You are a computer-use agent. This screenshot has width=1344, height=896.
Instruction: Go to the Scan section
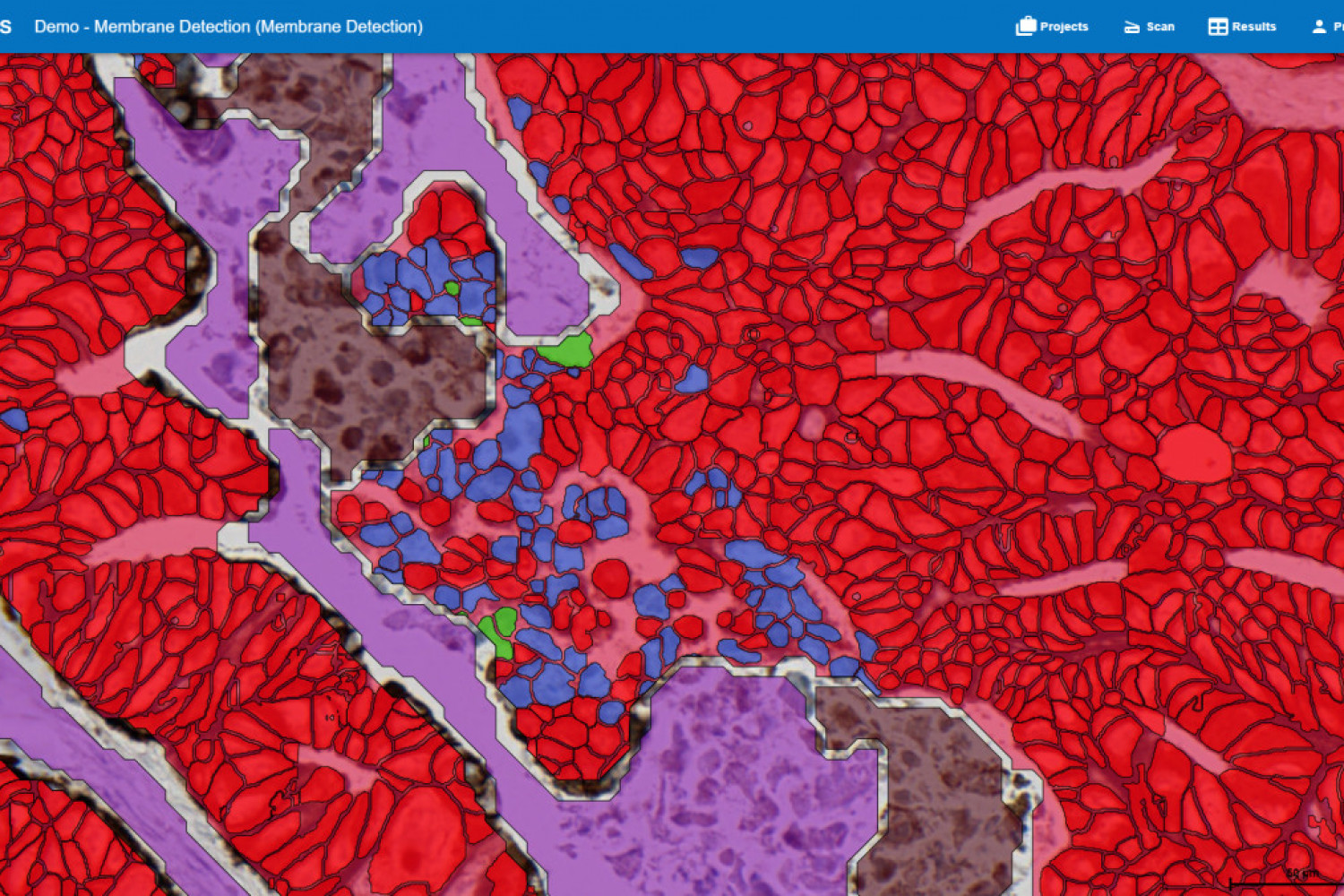point(1149,27)
